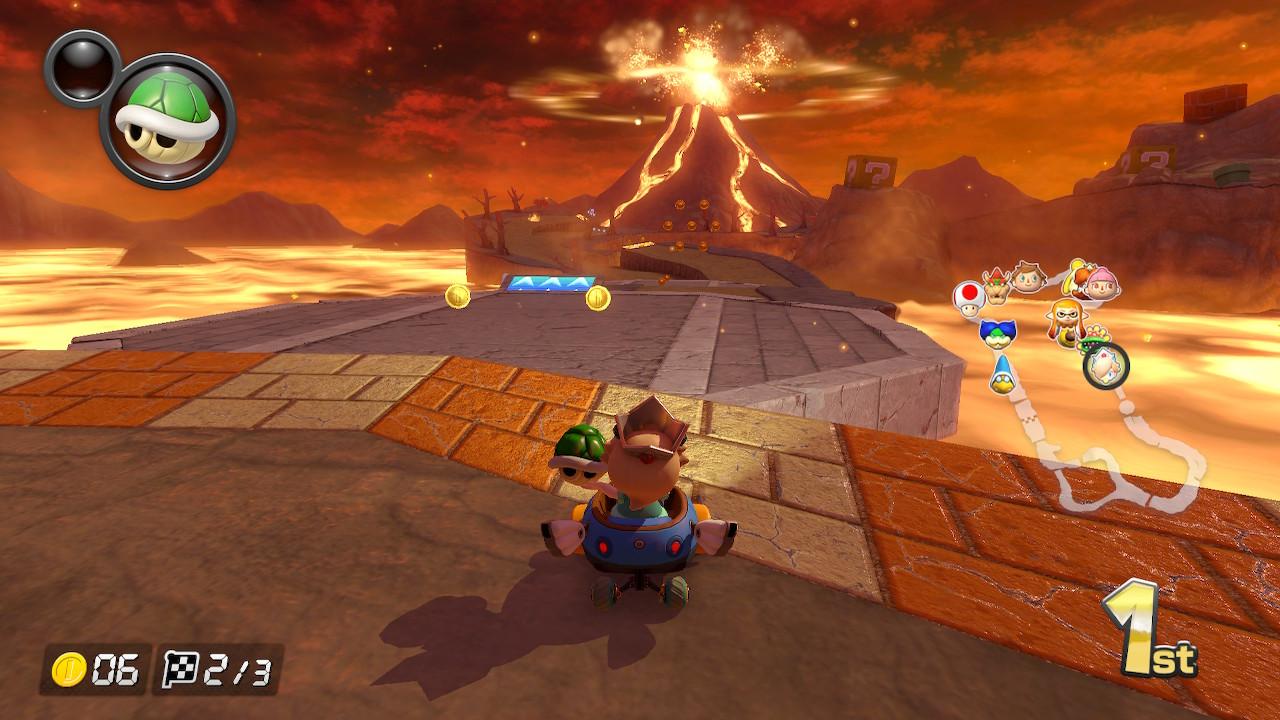
Task: Select the green shell item slot
Action: 167,121
